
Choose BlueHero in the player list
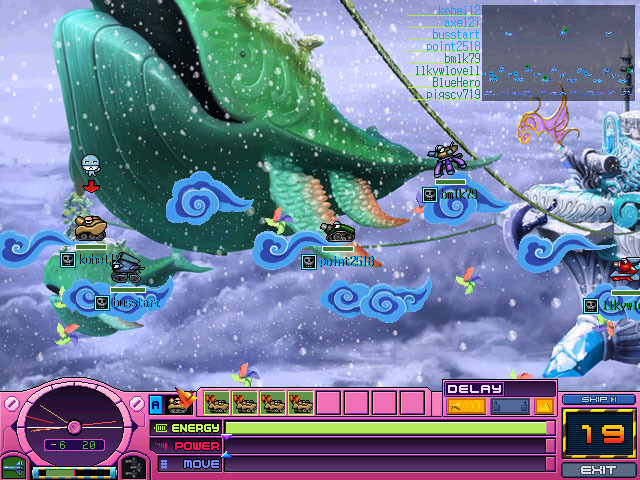(x=456, y=83)
